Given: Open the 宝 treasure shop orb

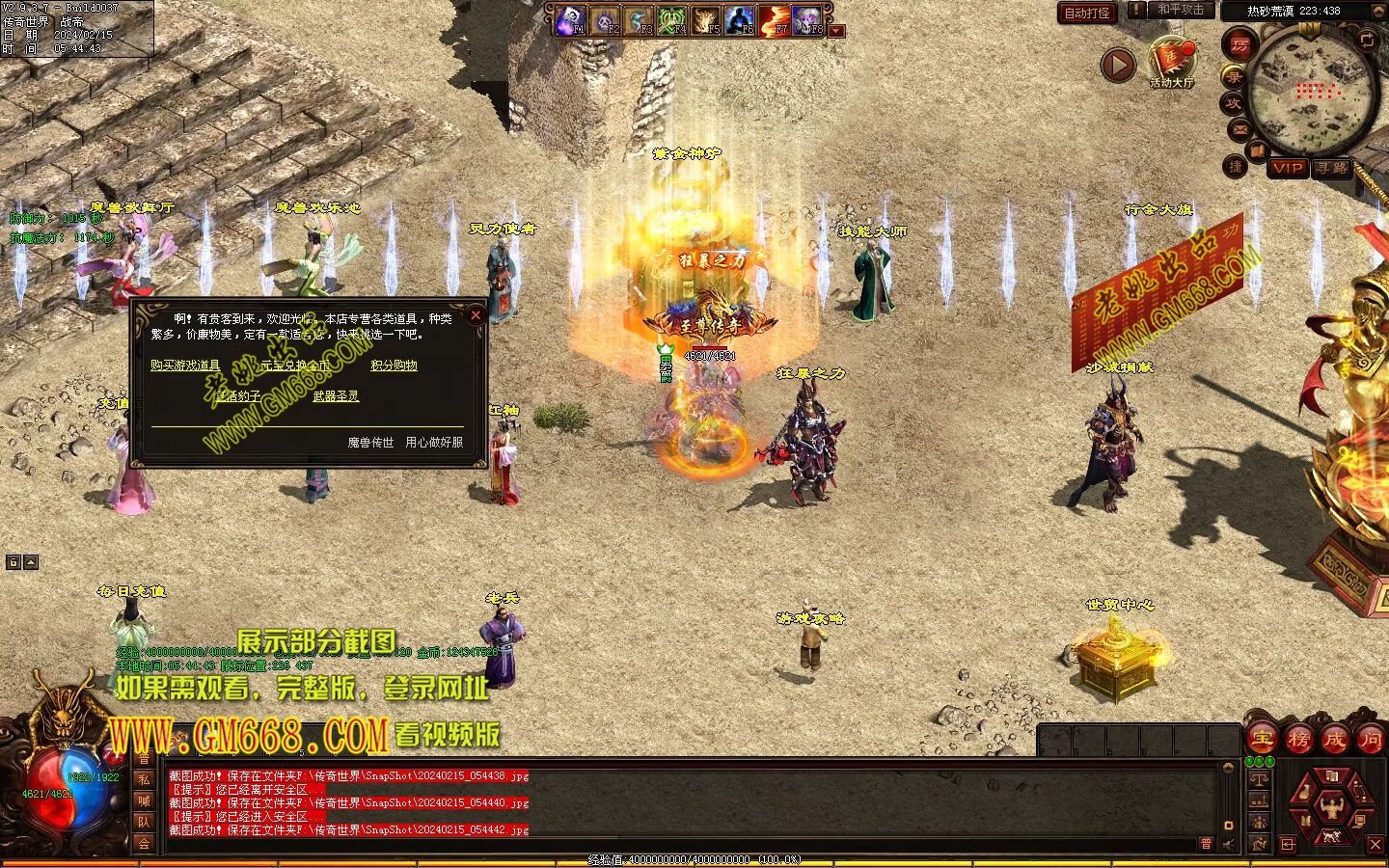Looking at the screenshot, I should coord(1262,740).
